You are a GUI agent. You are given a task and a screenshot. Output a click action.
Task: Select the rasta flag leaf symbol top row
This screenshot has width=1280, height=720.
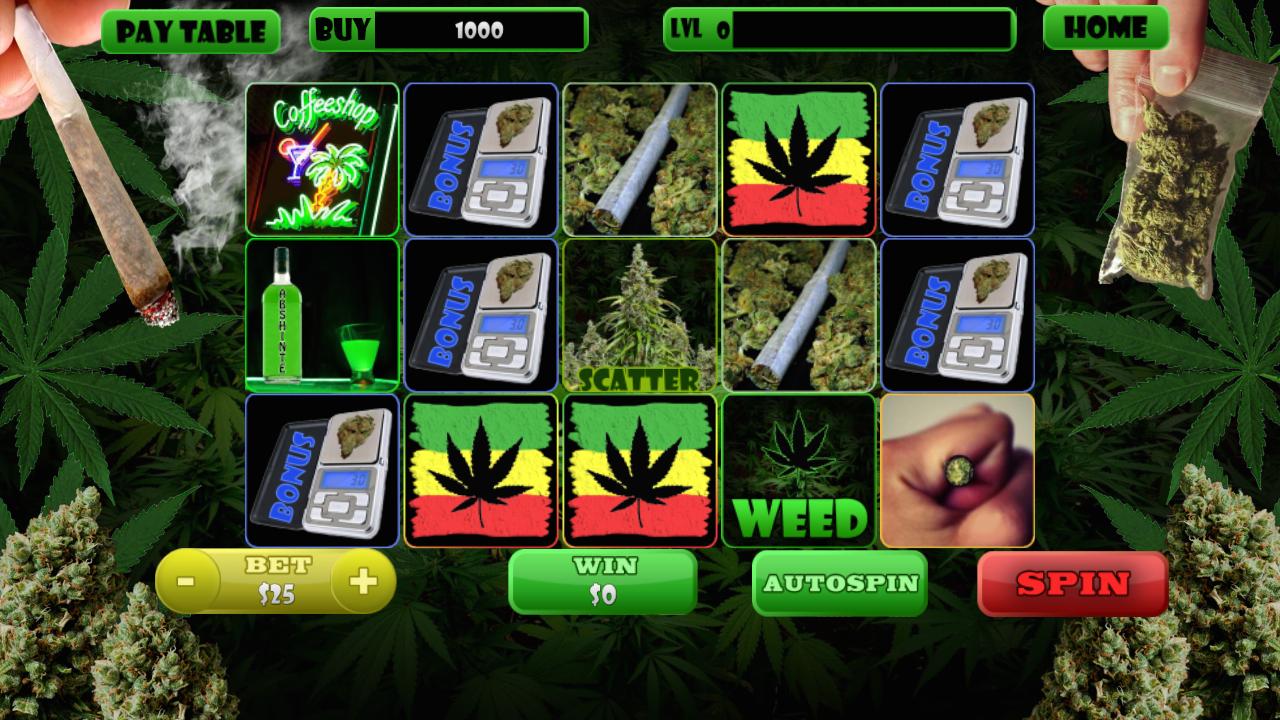pos(798,158)
